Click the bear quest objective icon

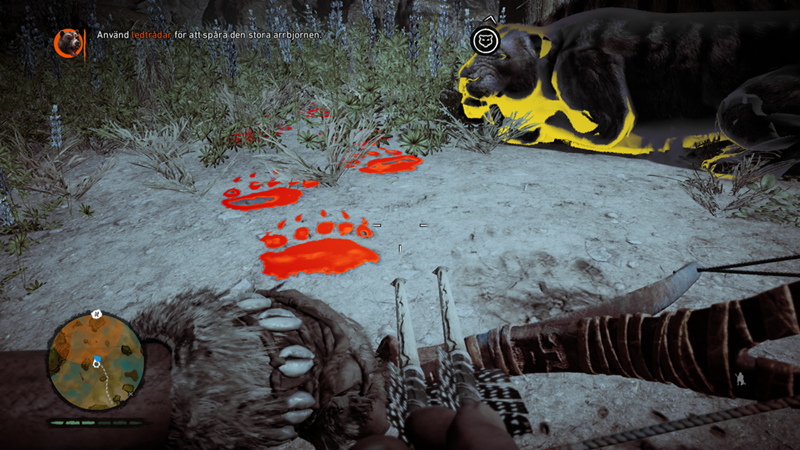pos(69,42)
